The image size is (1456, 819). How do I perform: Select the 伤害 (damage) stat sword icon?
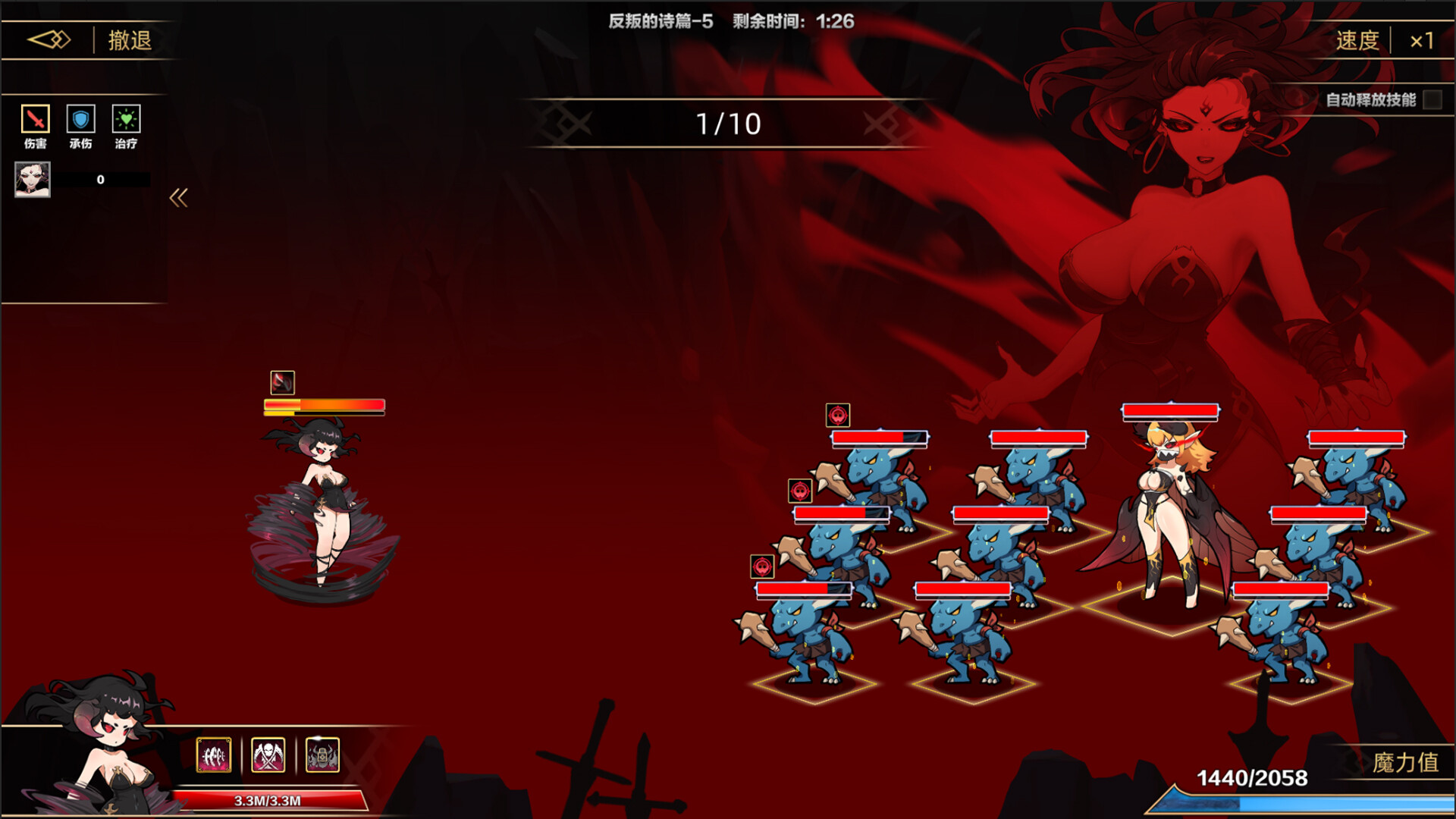pos(35,120)
